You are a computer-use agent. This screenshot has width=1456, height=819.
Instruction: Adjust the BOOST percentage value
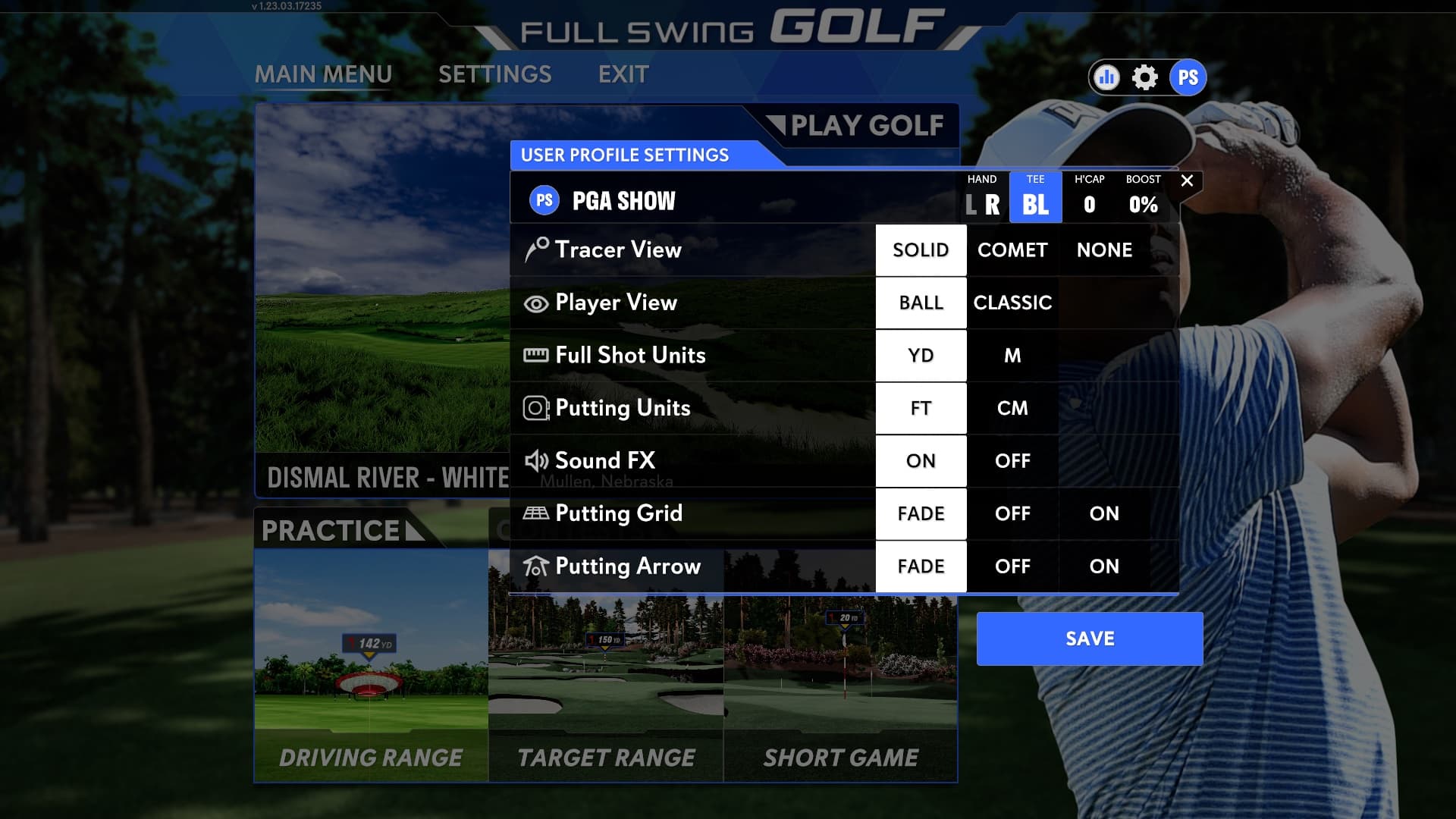(1141, 203)
